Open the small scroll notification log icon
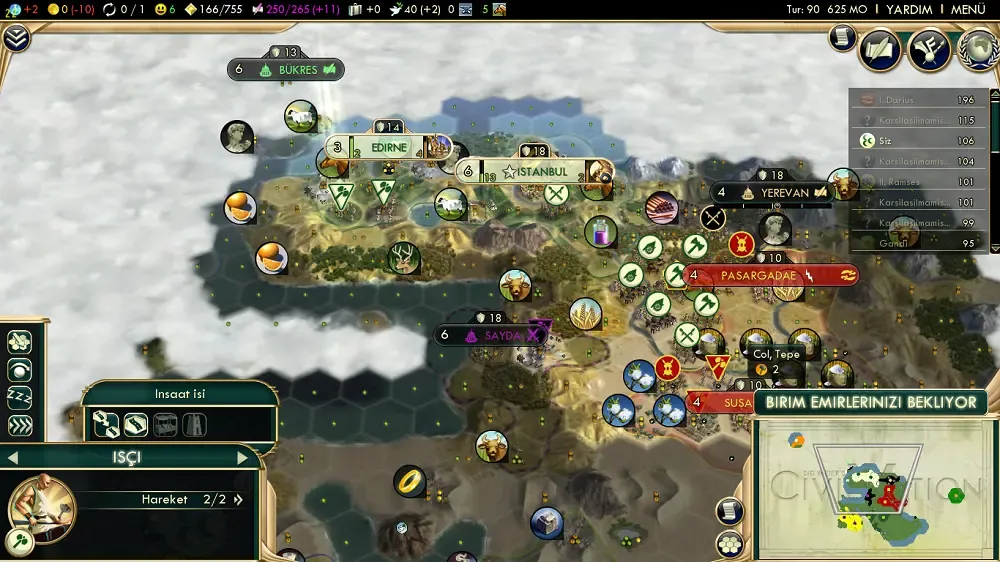The image size is (1000, 562). coord(842,38)
